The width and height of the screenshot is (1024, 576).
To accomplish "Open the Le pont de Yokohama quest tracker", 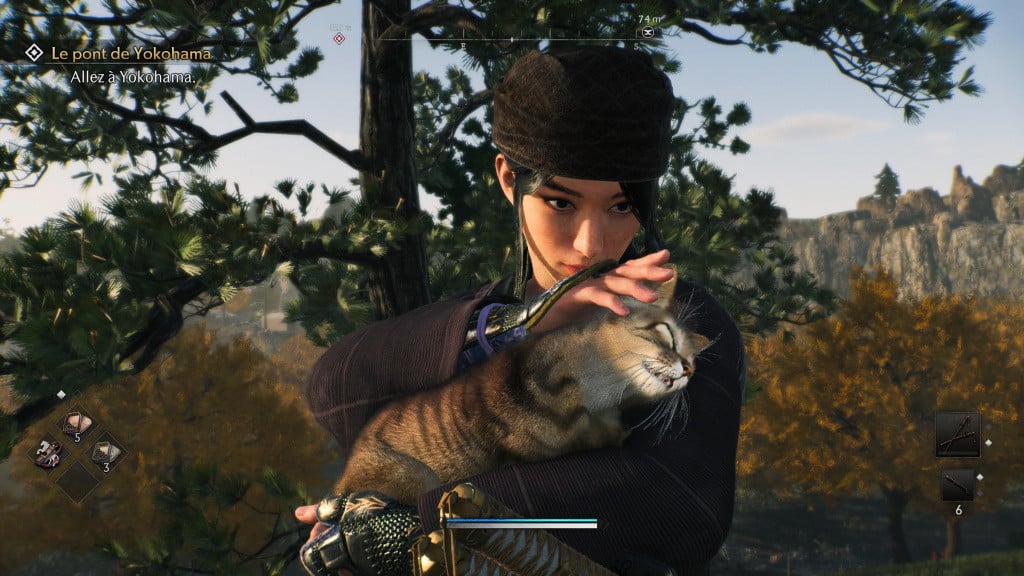I will point(131,52).
